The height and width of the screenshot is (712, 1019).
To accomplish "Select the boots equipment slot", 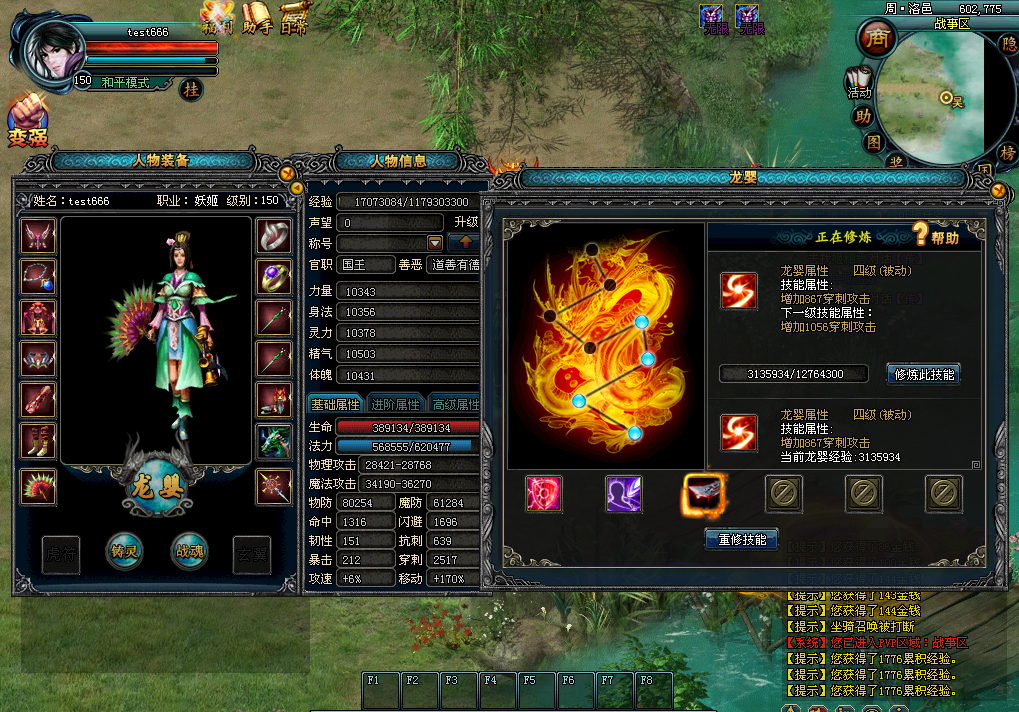I will pyautogui.click(x=39, y=440).
